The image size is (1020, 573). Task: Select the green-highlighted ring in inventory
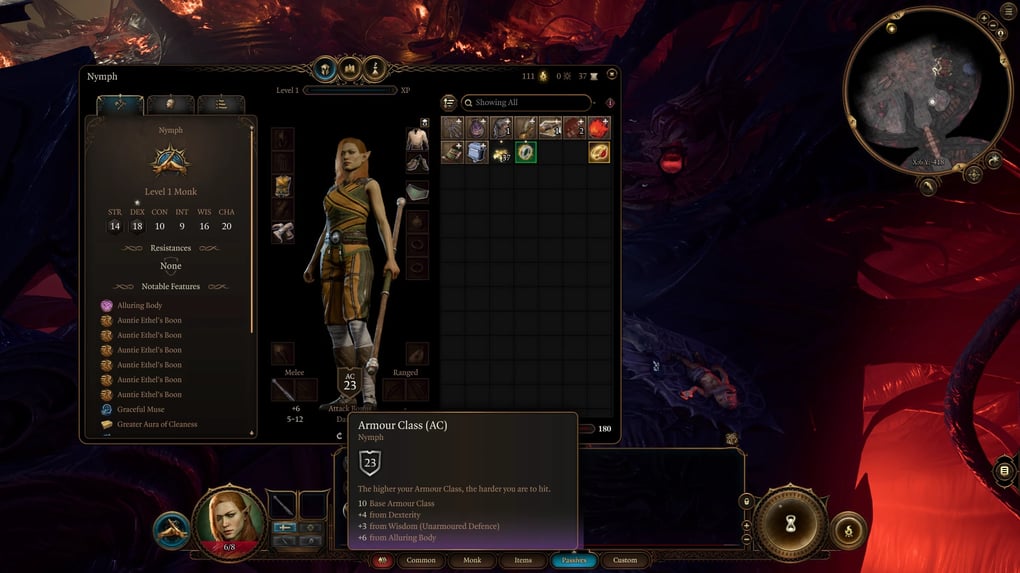click(x=526, y=152)
